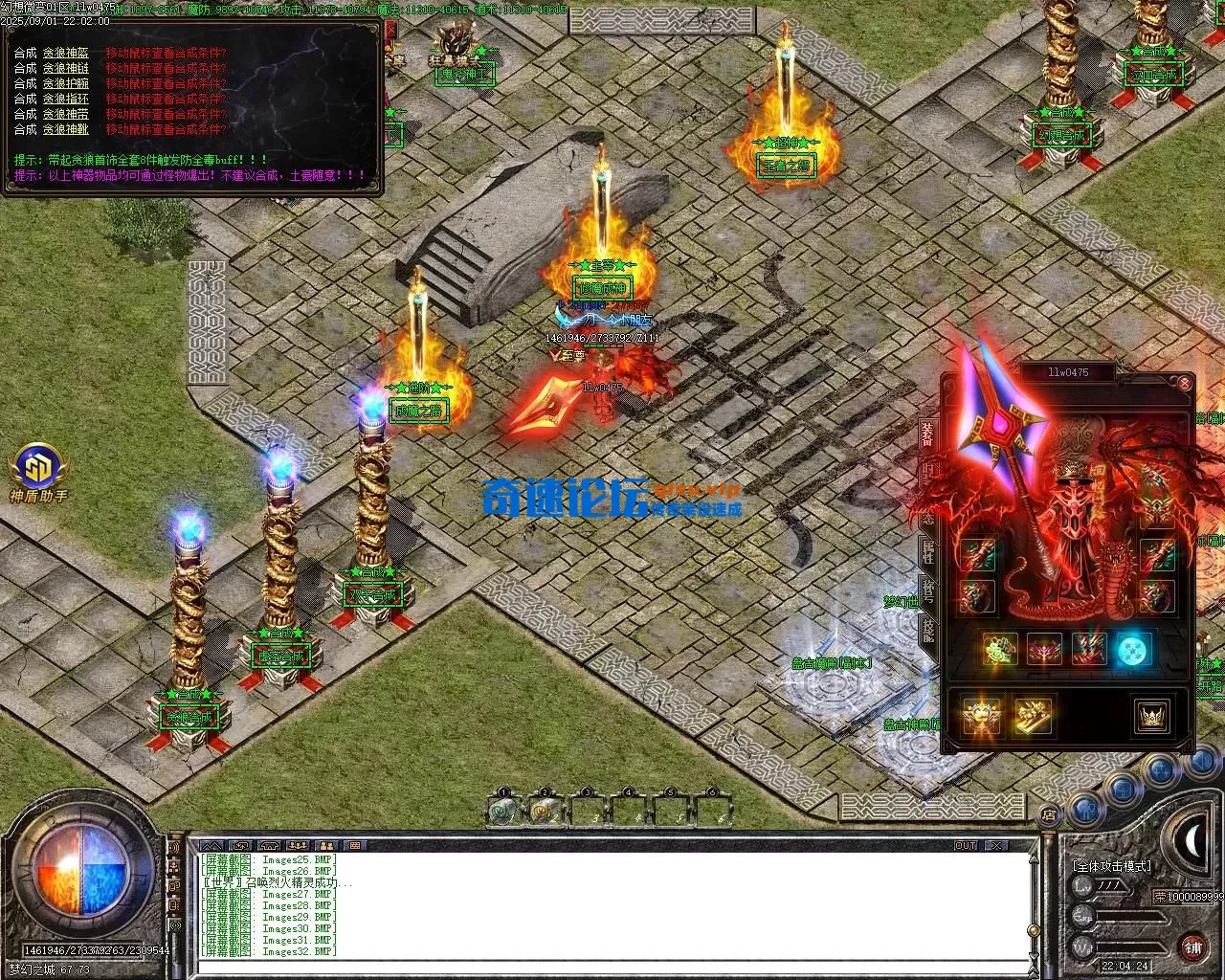Click the OUT button on chat box

tap(965, 846)
